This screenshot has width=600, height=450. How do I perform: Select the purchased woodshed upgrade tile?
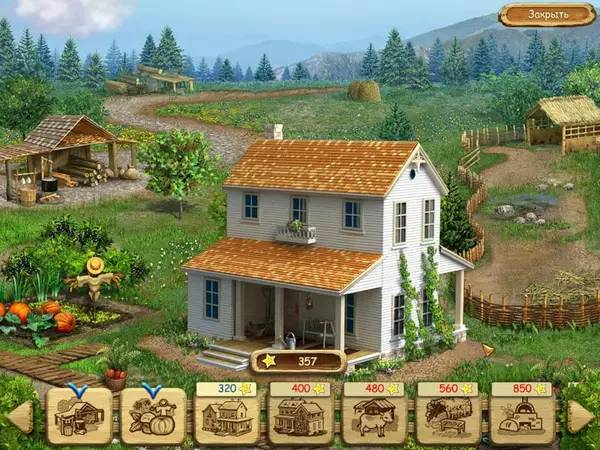(x=79, y=416)
